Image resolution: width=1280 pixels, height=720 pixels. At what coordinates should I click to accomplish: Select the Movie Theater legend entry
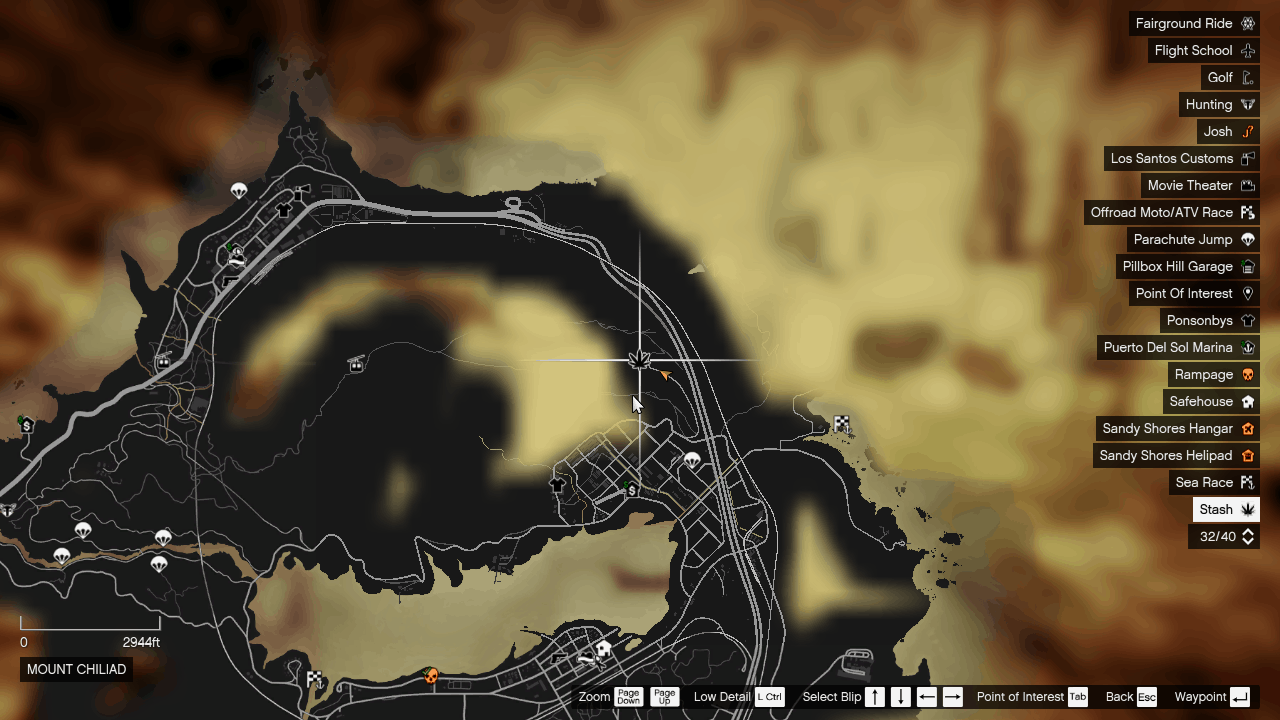(x=1200, y=185)
